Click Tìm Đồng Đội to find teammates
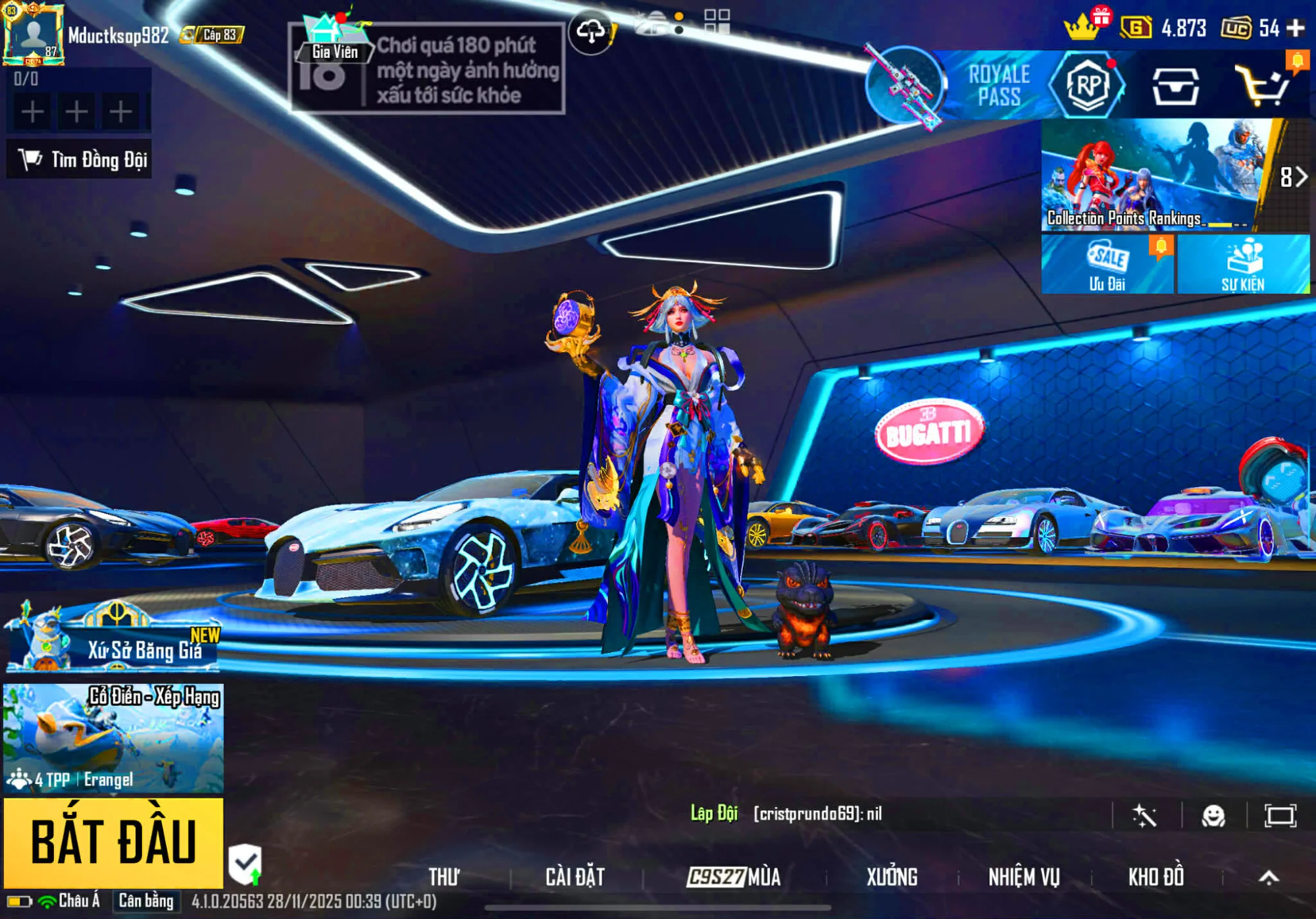 (x=80, y=159)
